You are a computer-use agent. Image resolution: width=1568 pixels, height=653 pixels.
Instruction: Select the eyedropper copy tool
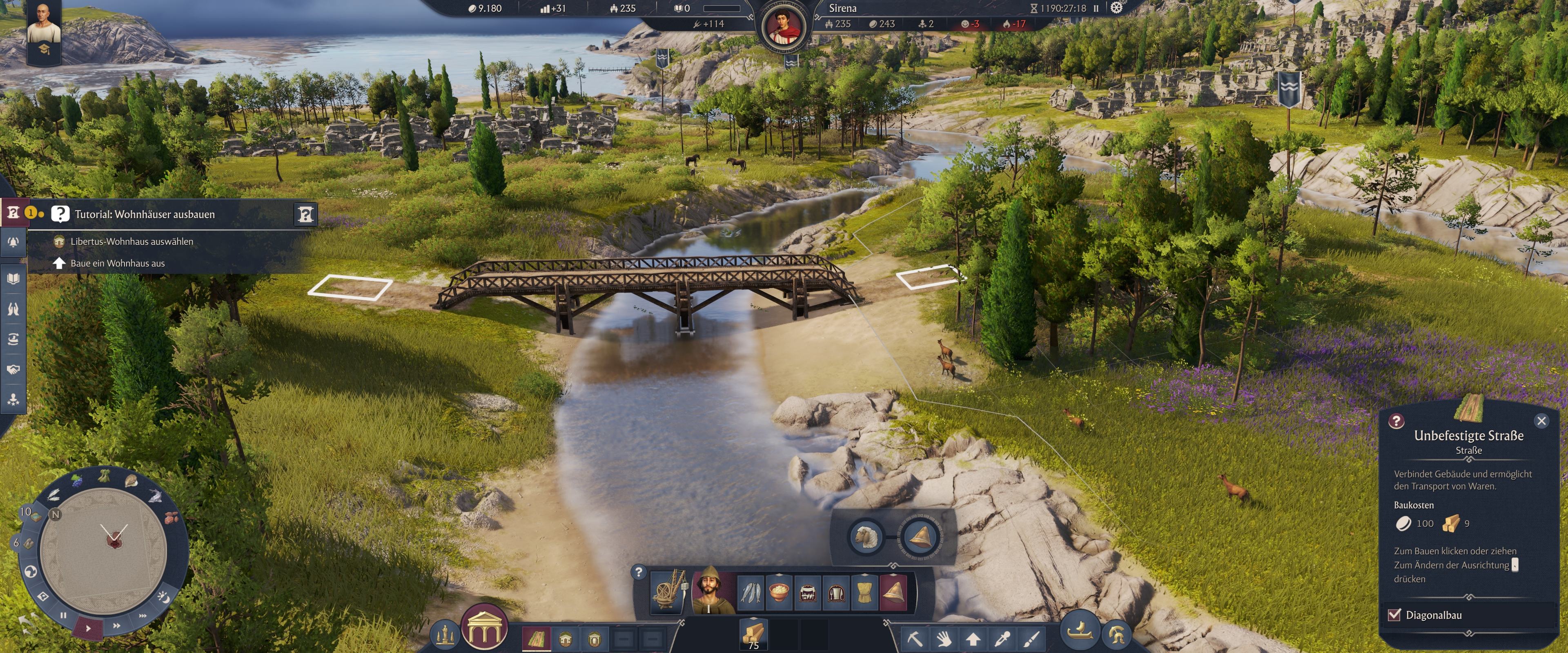point(1002,639)
